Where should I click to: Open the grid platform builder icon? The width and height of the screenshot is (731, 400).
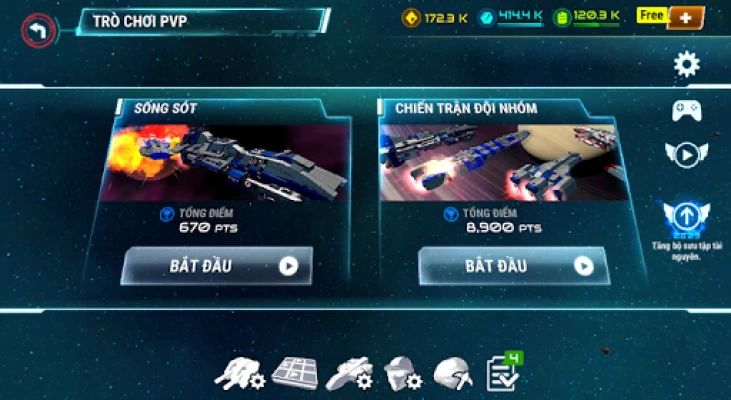[x=294, y=372]
